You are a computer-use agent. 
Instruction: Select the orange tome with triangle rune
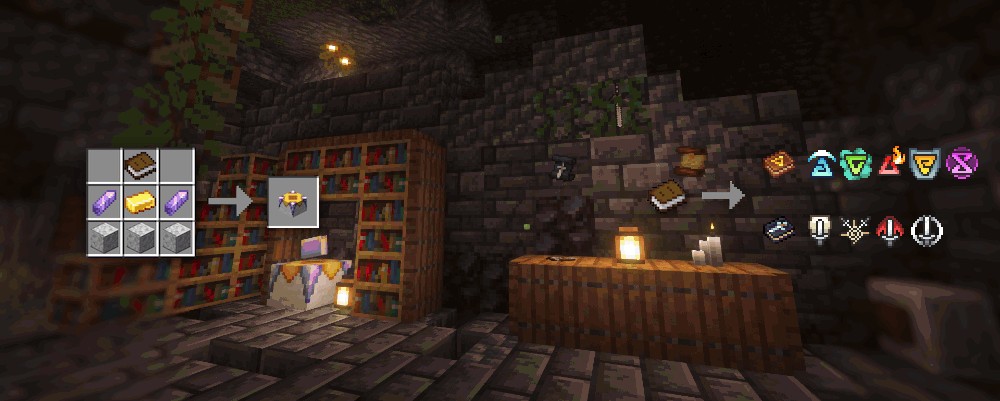[x=780, y=162]
